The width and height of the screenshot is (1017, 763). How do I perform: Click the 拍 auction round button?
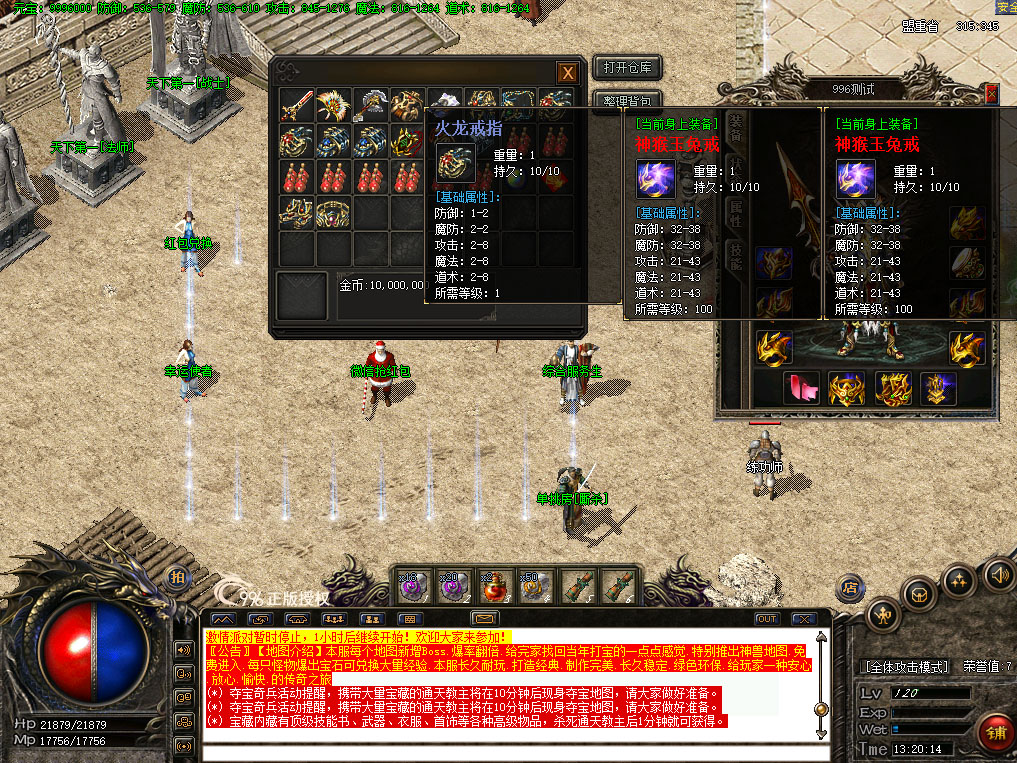tap(177, 577)
